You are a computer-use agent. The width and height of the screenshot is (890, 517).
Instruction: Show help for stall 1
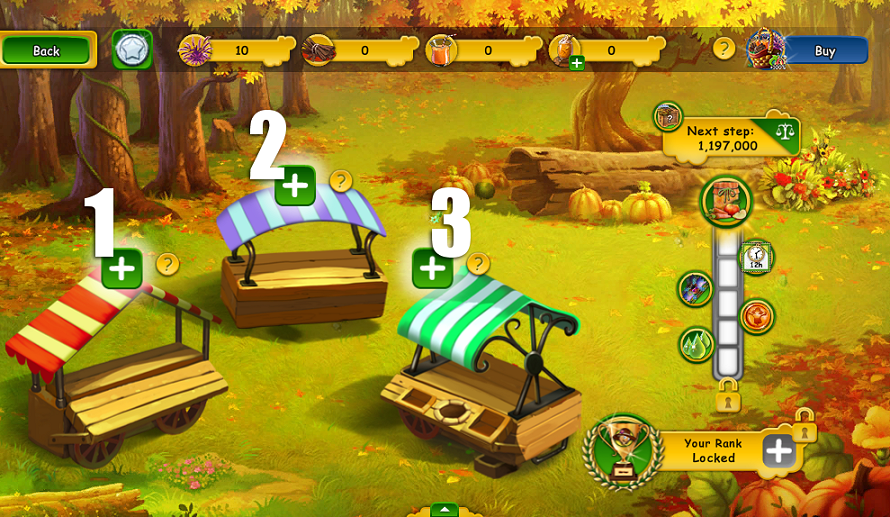coord(168,264)
